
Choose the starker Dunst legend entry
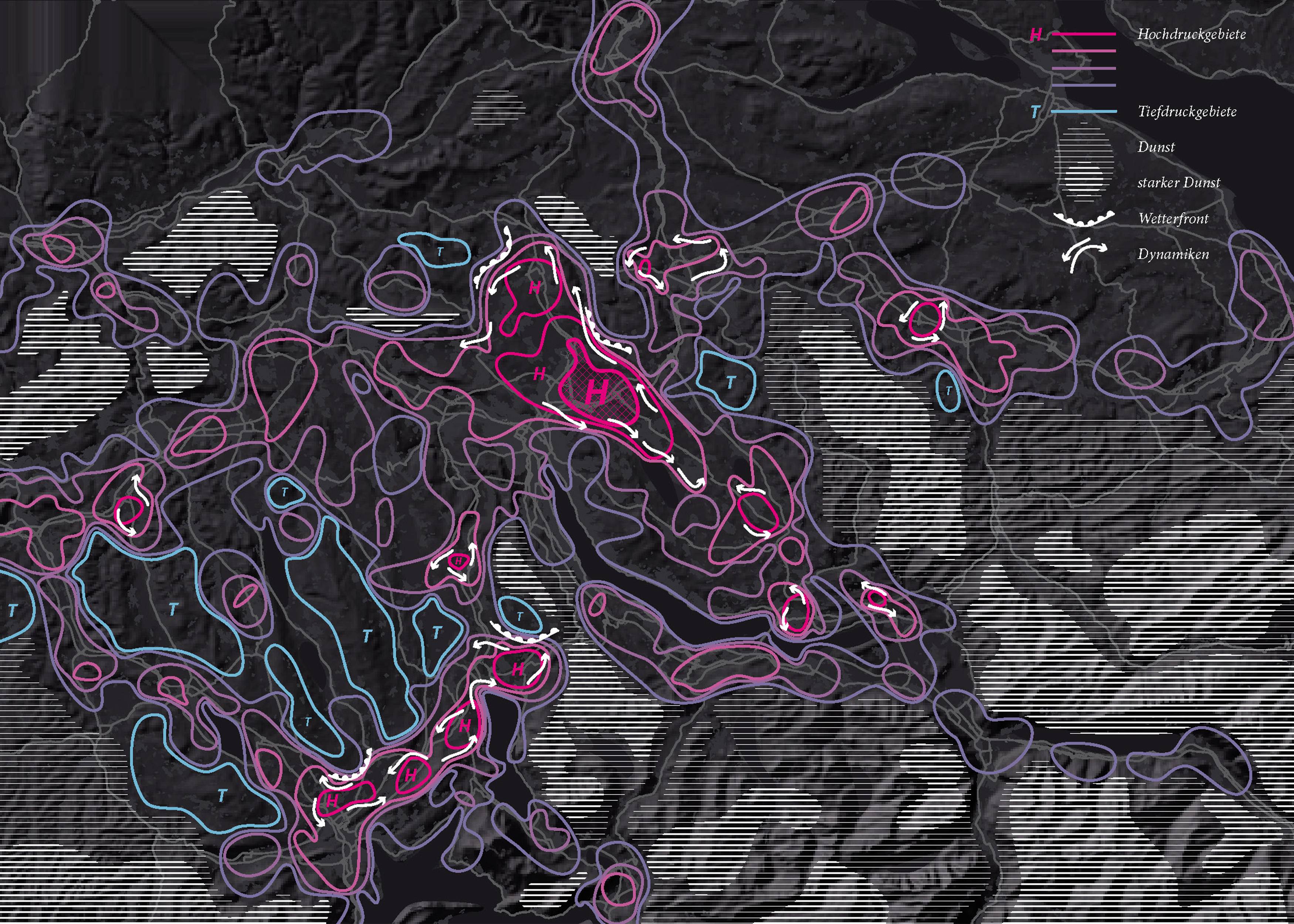click(1179, 183)
